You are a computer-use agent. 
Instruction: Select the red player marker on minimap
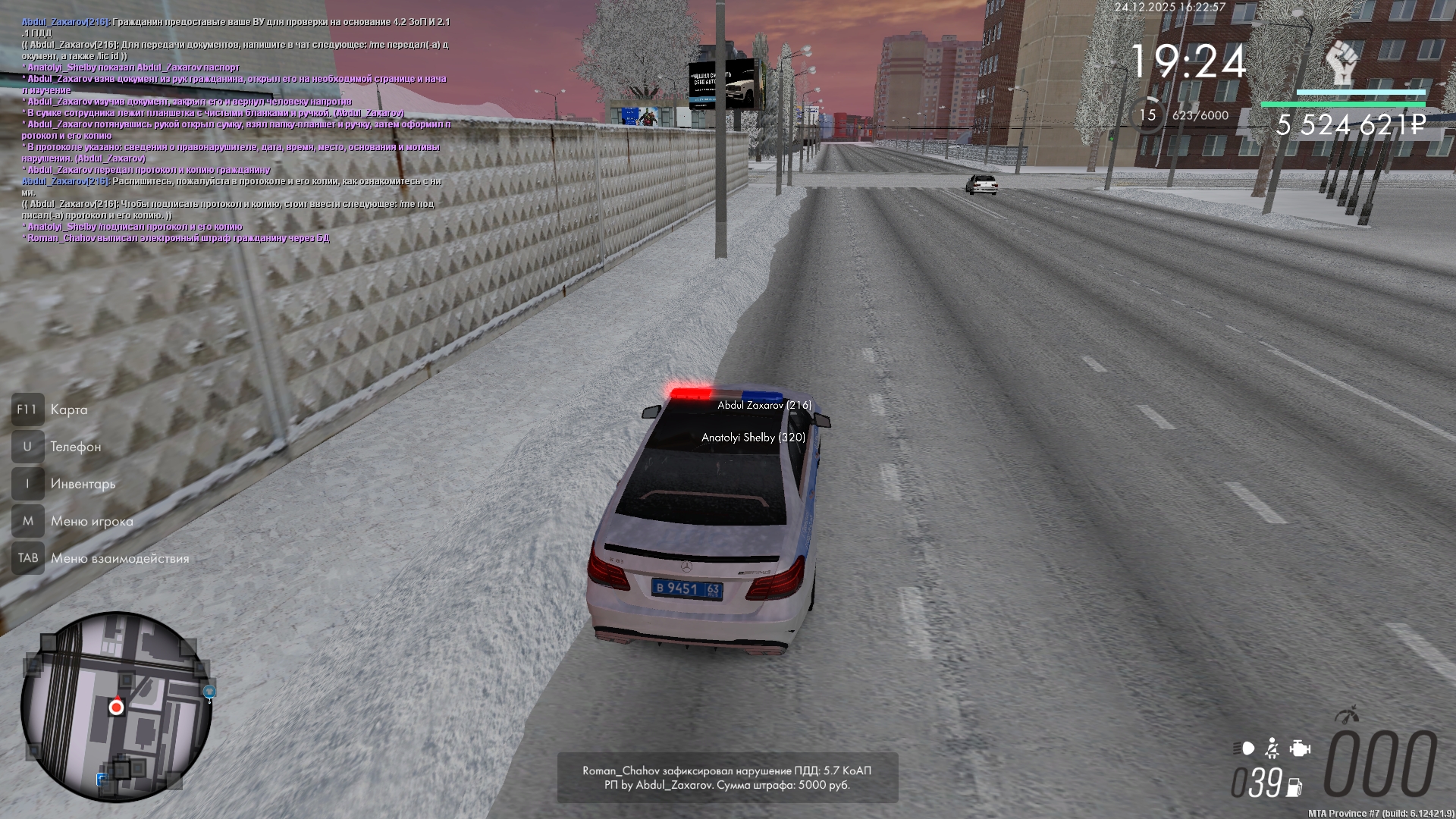(x=116, y=708)
